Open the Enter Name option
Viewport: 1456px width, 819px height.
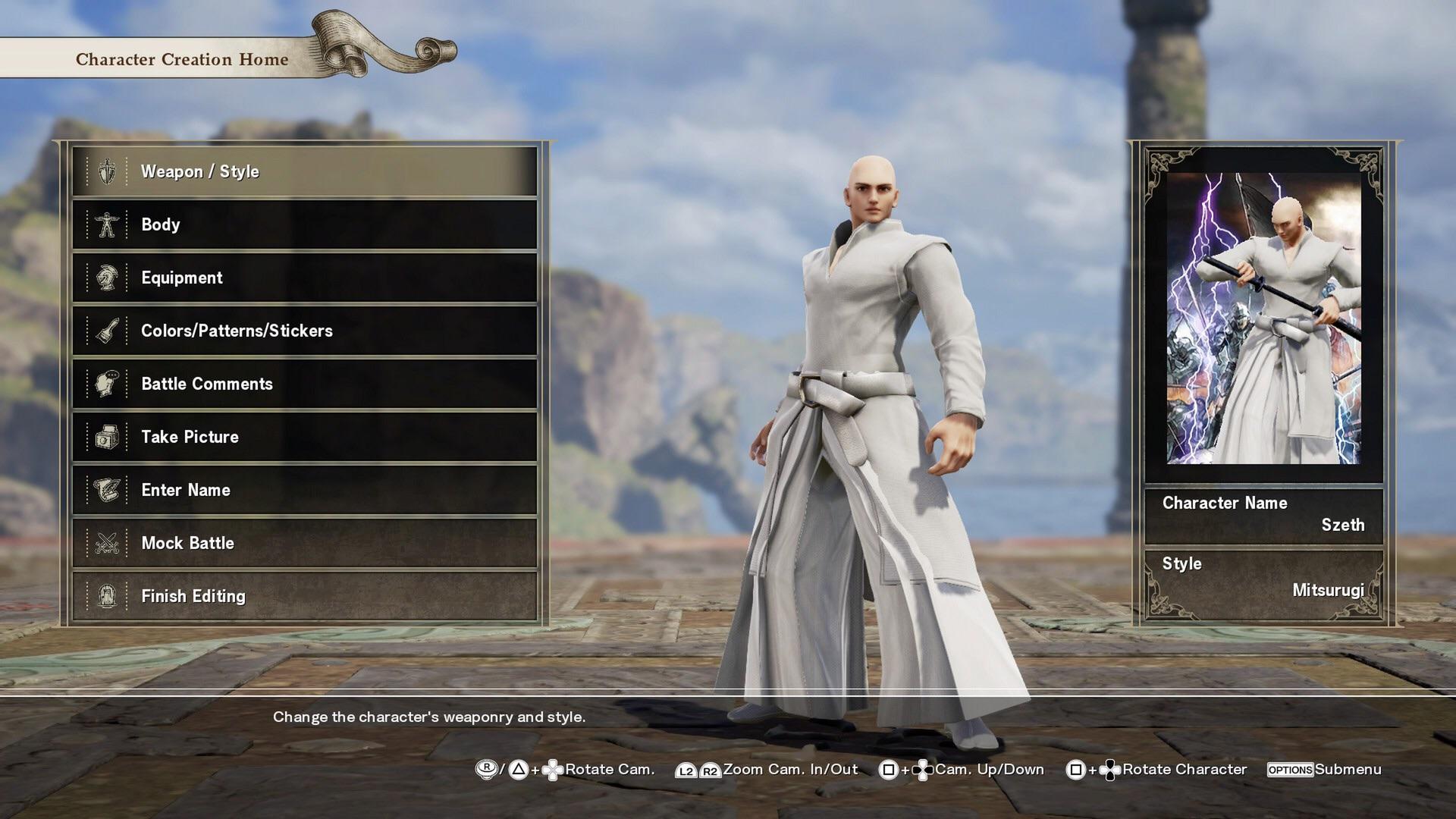pos(305,490)
